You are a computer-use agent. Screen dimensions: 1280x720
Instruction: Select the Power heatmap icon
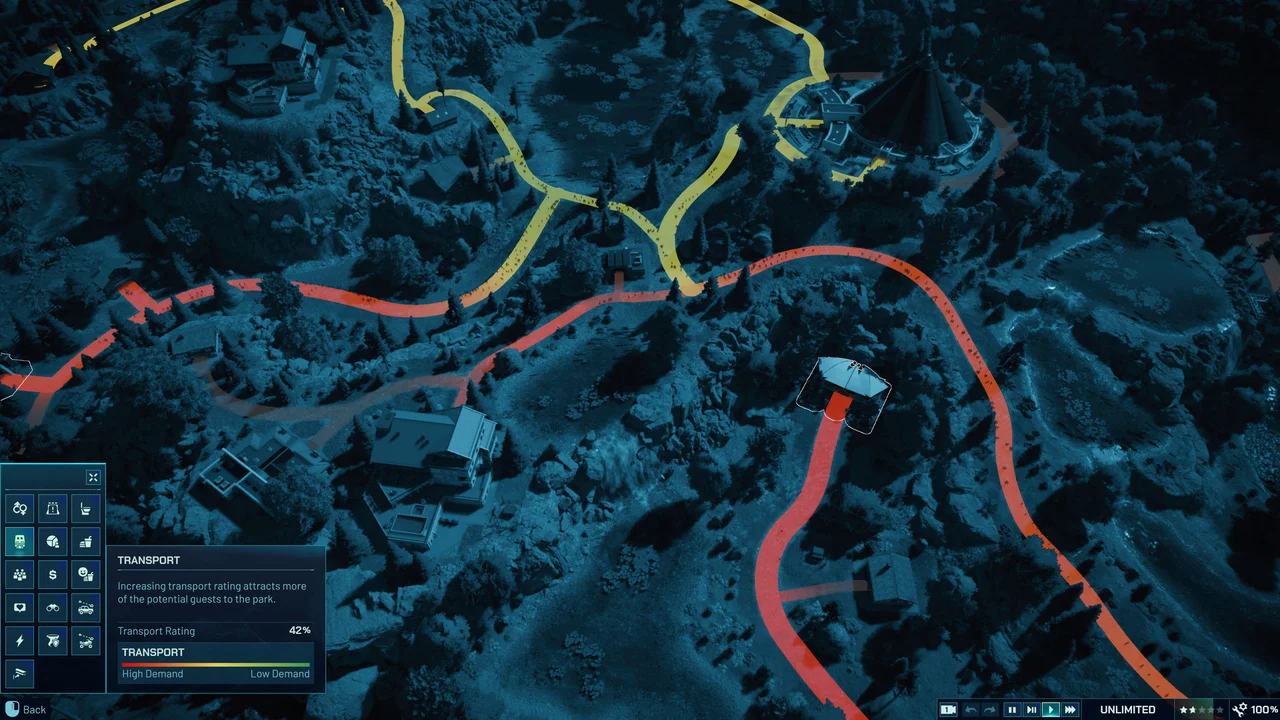click(19, 640)
